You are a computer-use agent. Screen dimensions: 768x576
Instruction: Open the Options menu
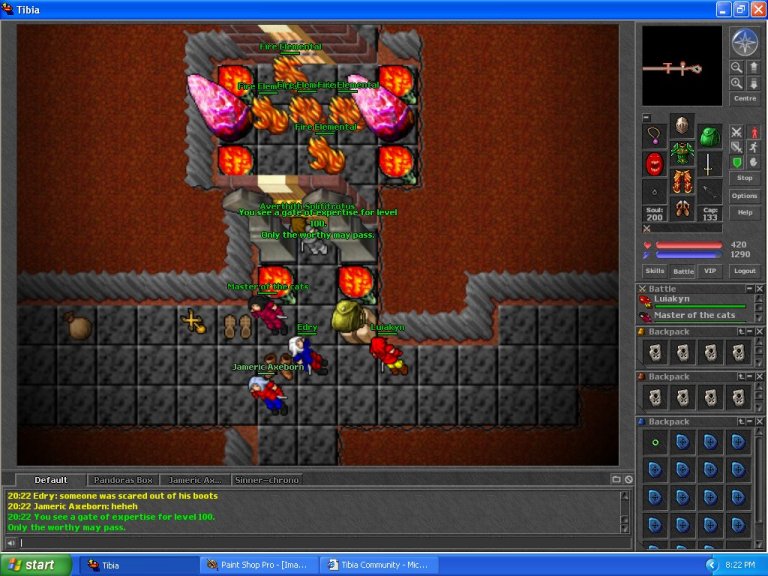(745, 195)
